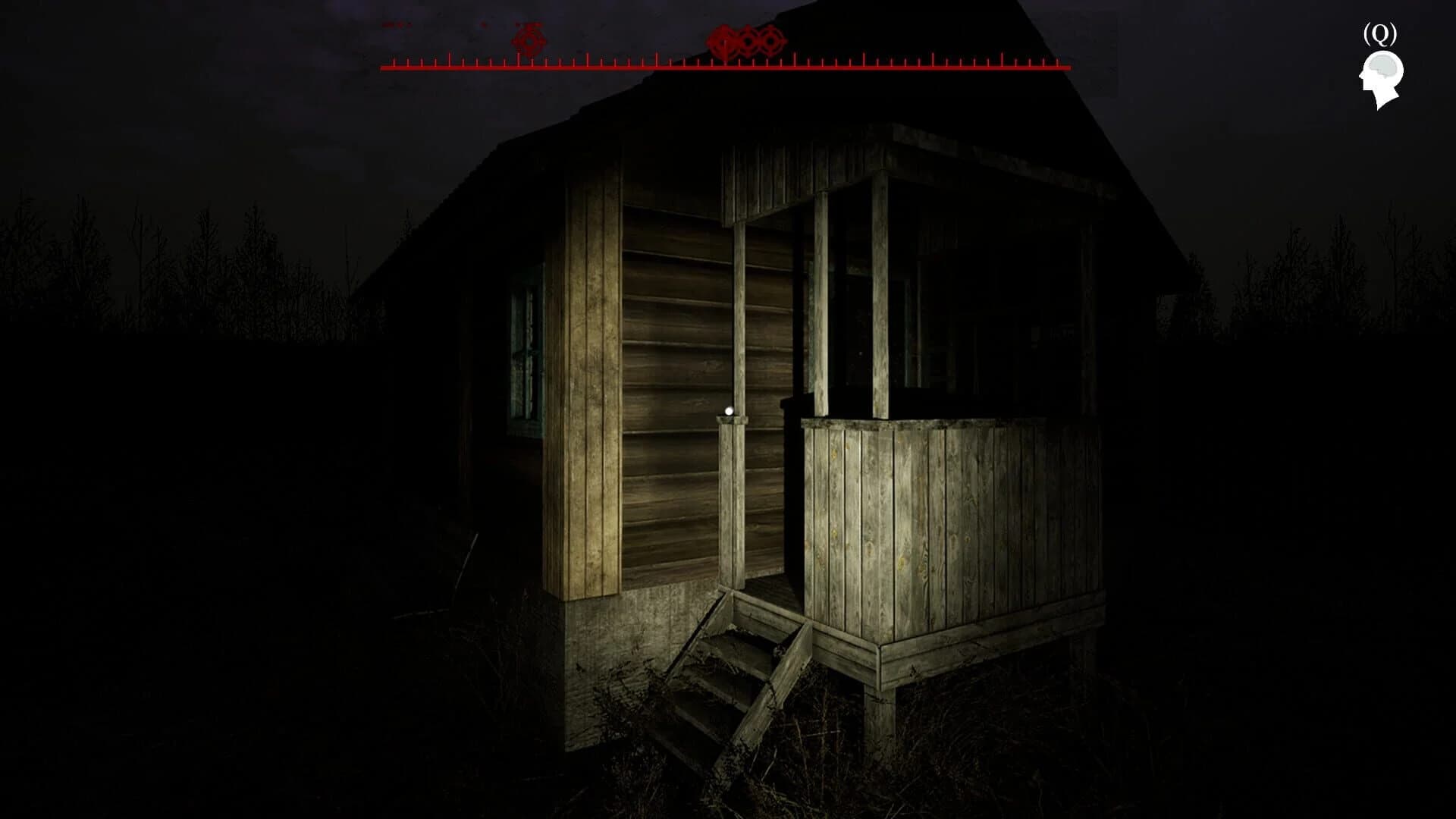Click the middle circular rune symbol on the compass
This screenshot has width=1456, height=819.
point(747,42)
